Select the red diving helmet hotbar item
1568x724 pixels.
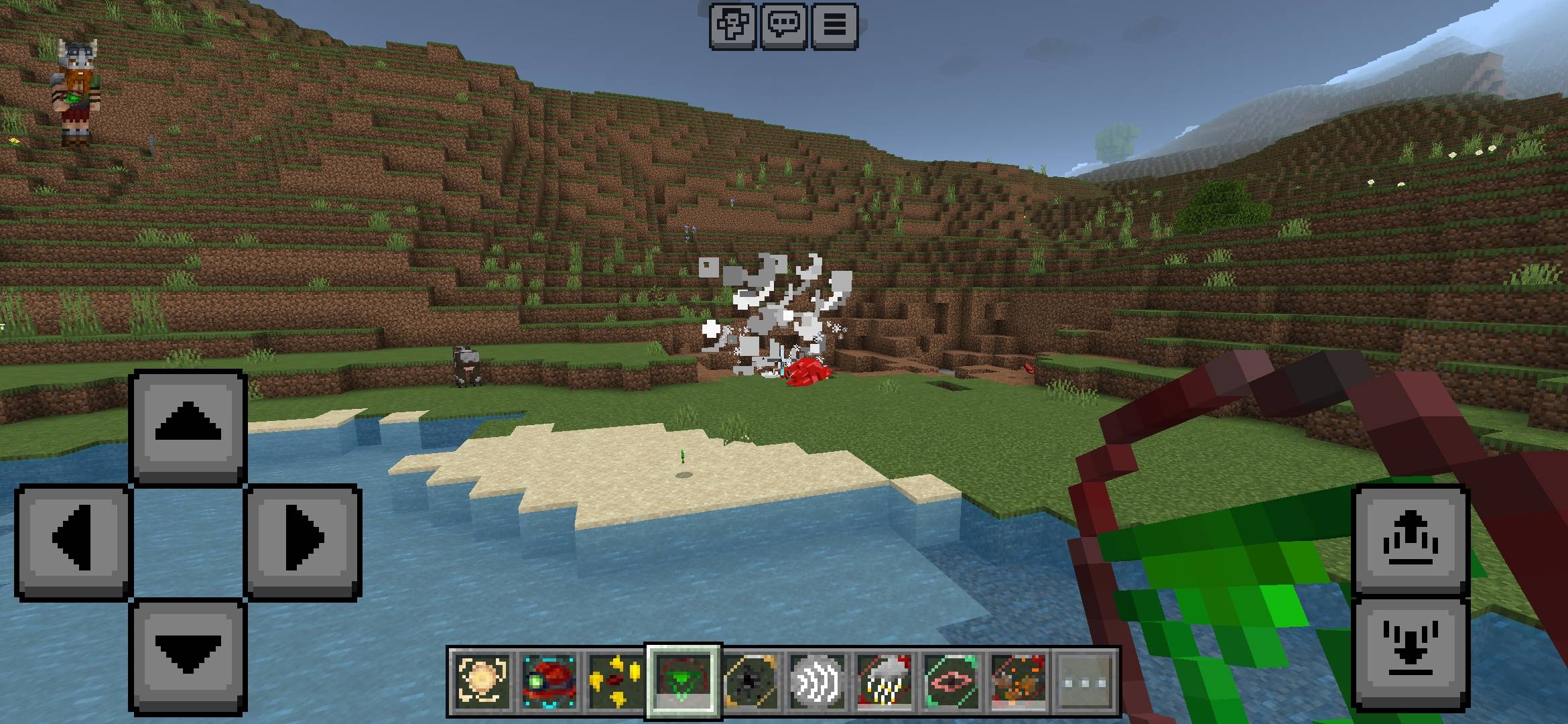pyautogui.click(x=547, y=679)
